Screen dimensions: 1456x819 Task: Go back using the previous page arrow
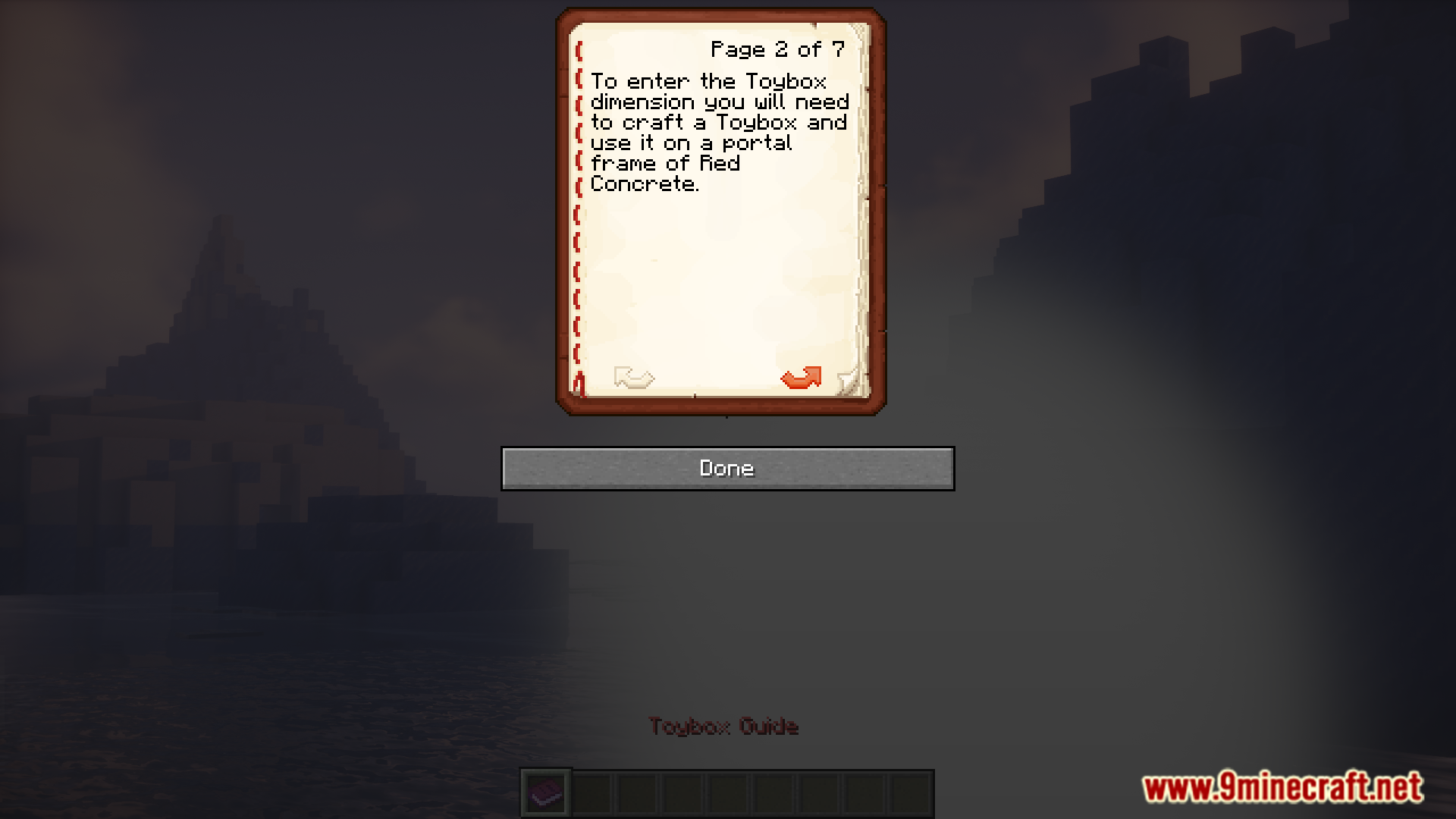point(634,378)
